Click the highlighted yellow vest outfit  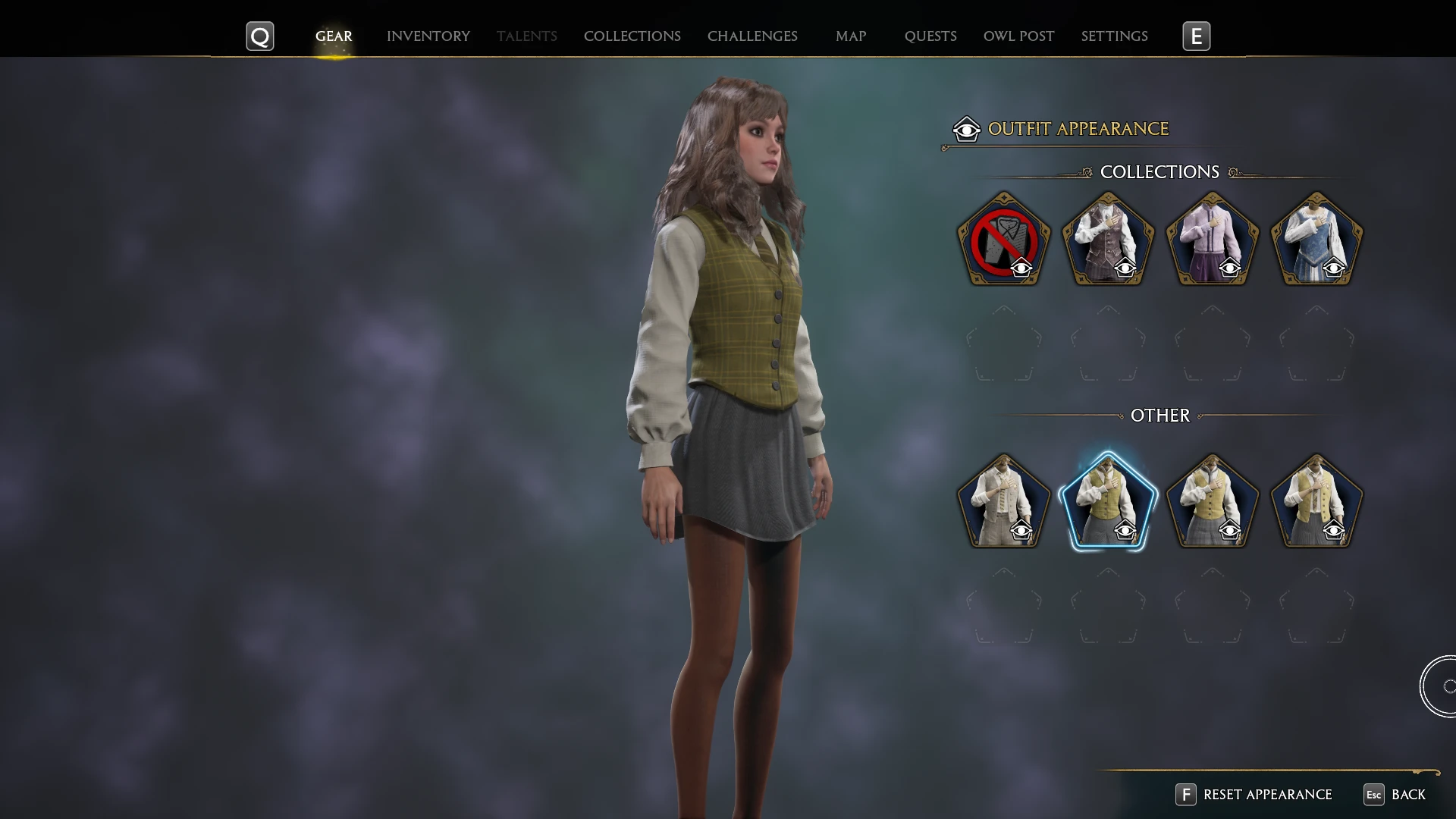coord(1108,502)
